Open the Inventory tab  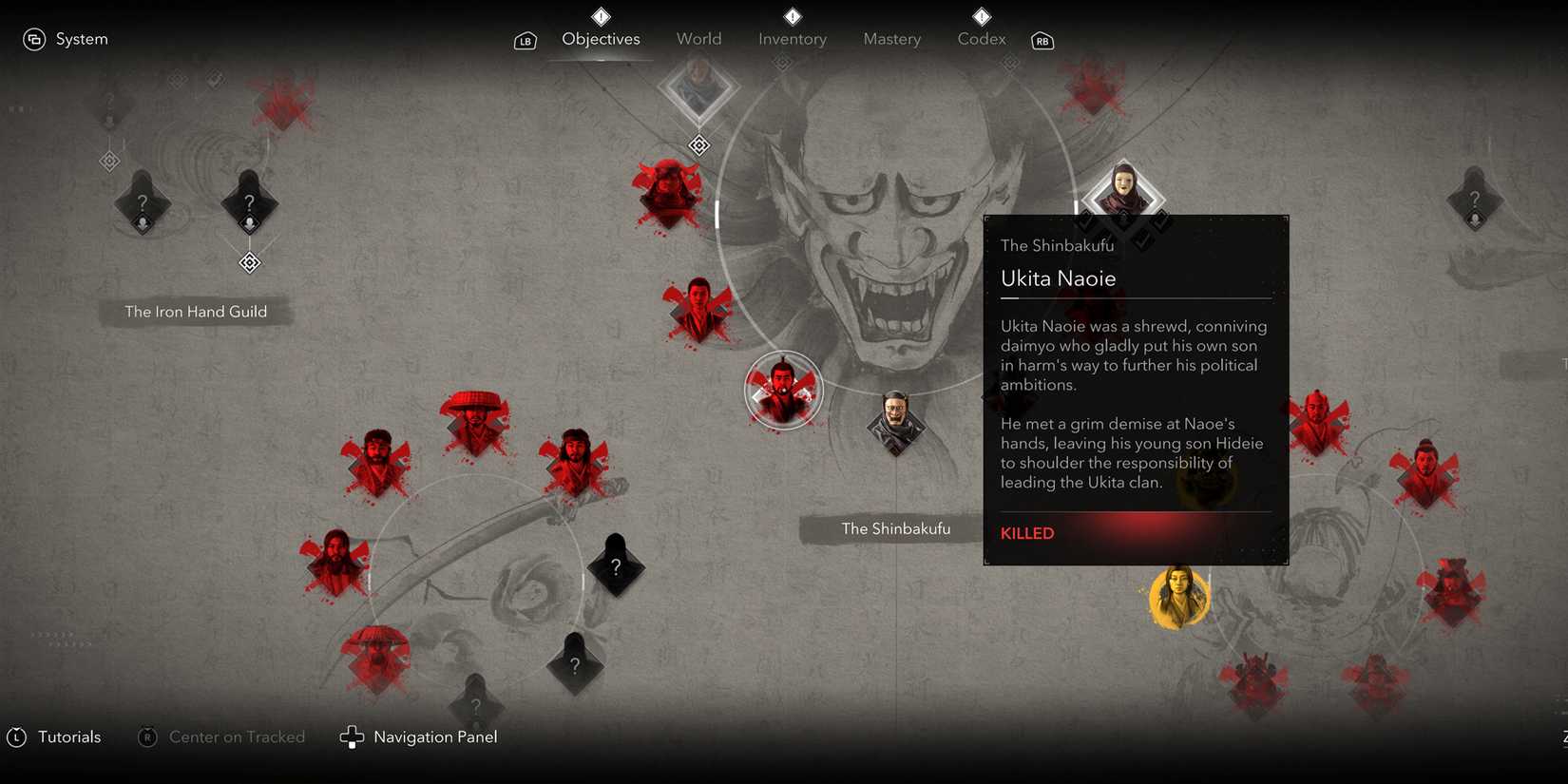792,38
